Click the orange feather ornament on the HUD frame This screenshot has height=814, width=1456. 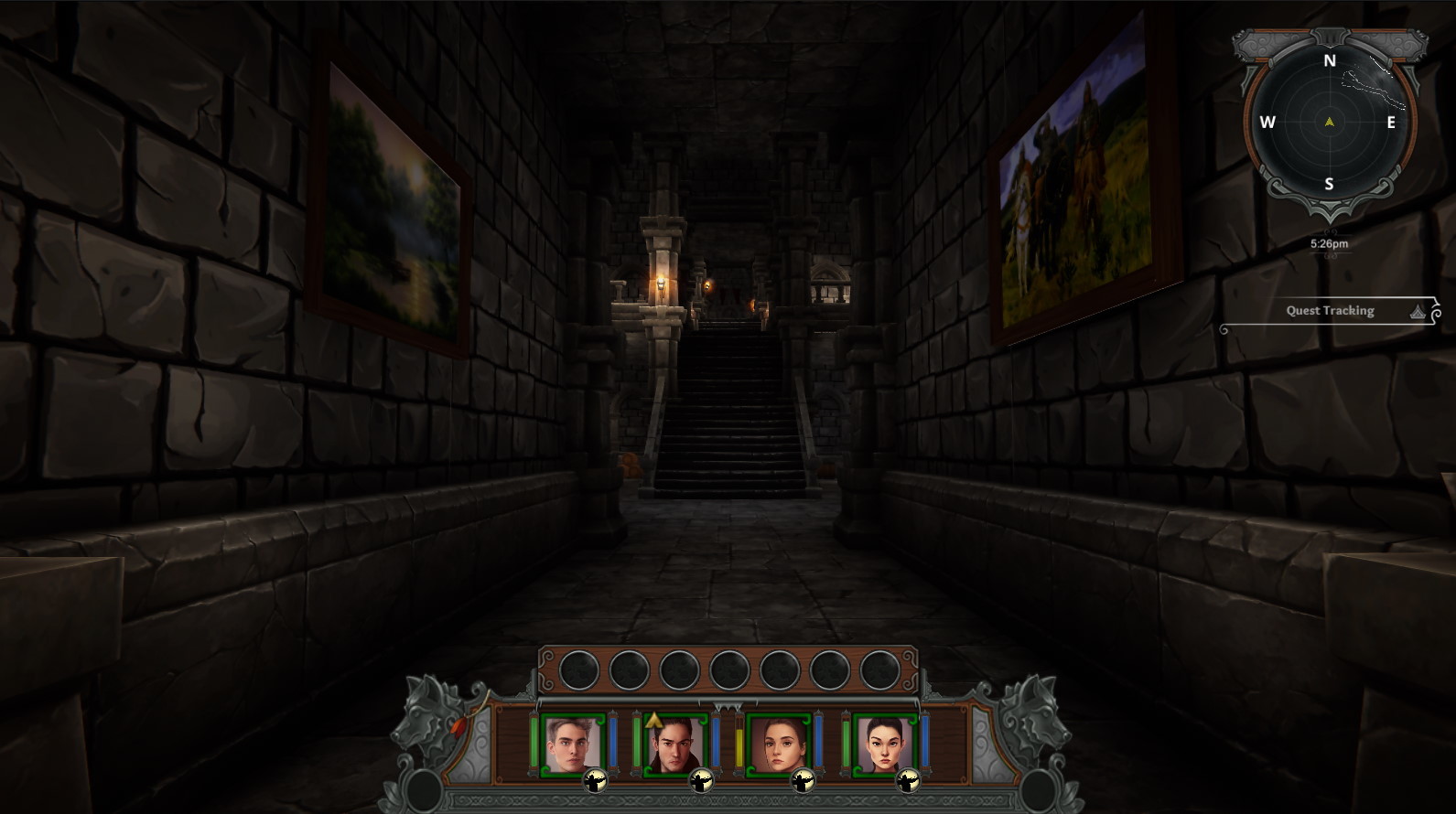tap(458, 726)
